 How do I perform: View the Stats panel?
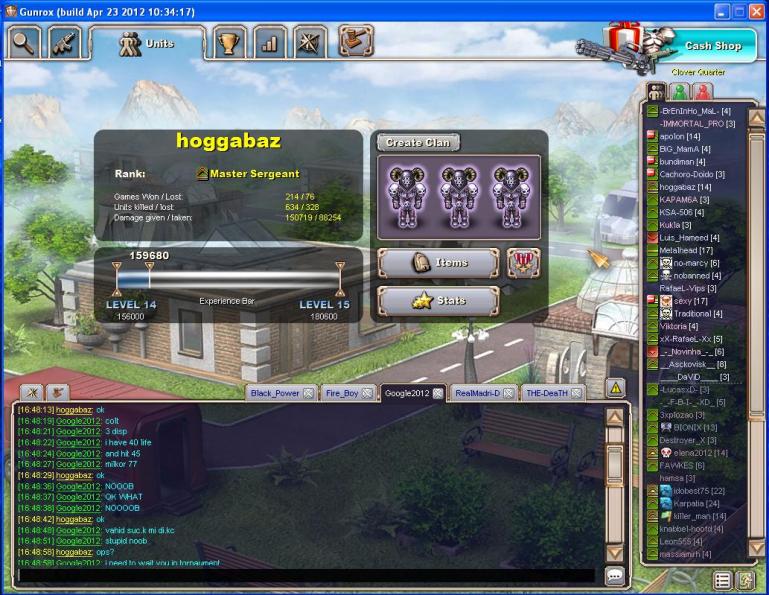(438, 301)
